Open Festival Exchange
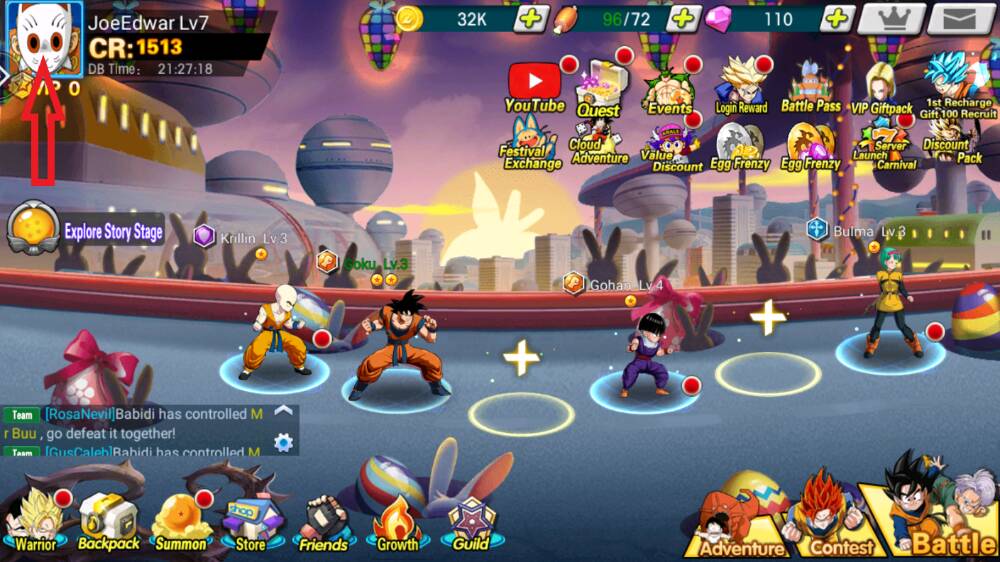The image size is (1000, 562). point(531,144)
